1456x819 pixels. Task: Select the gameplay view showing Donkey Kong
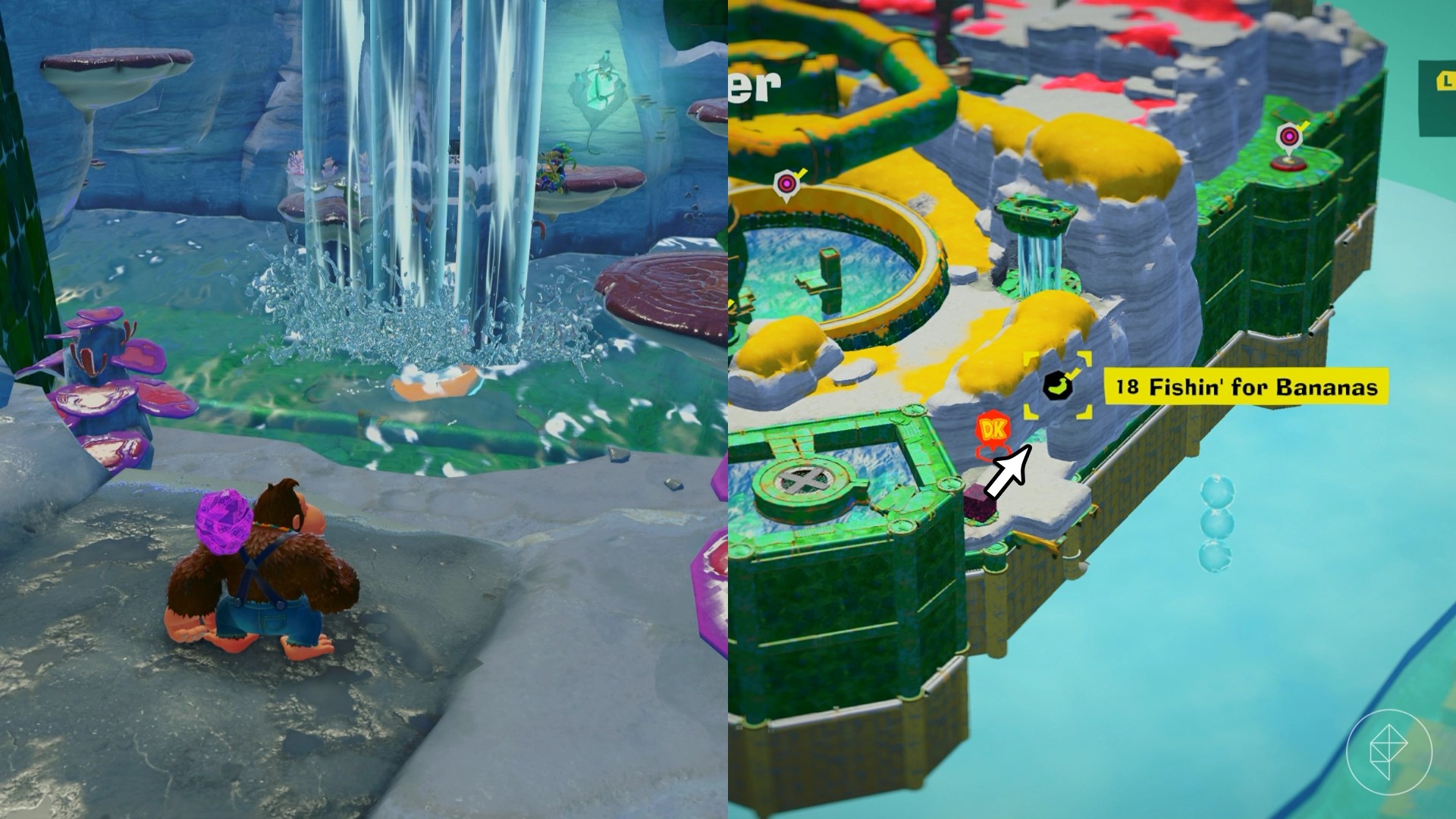pos(364,409)
